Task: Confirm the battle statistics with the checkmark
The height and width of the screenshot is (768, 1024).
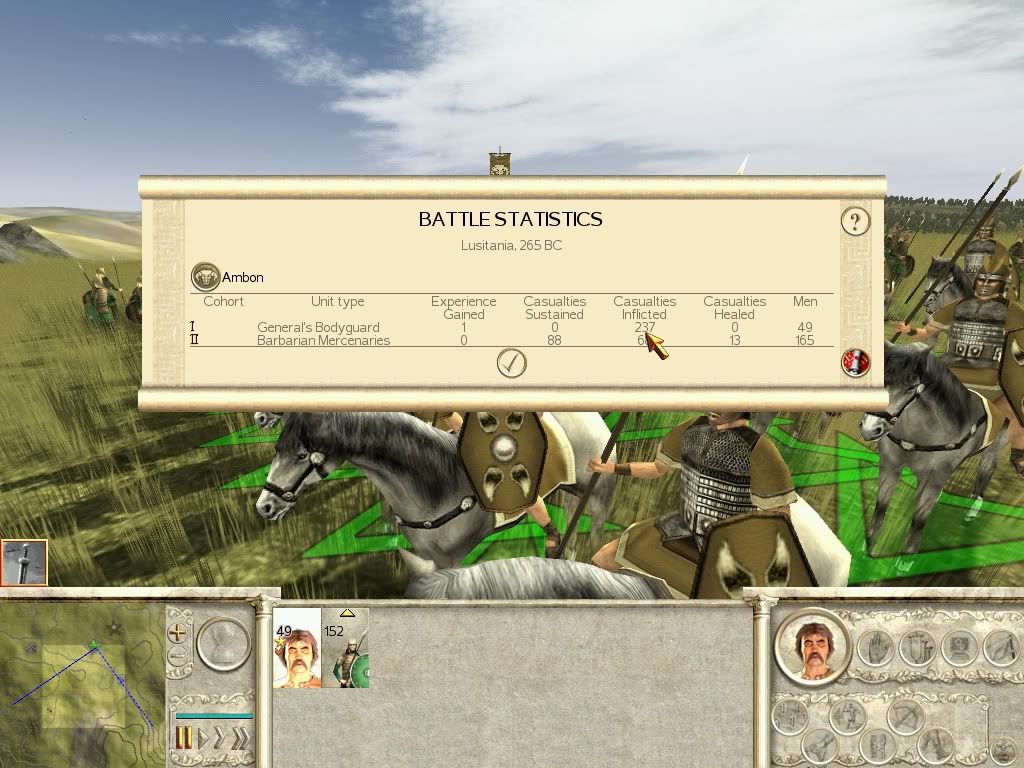Action: point(511,363)
